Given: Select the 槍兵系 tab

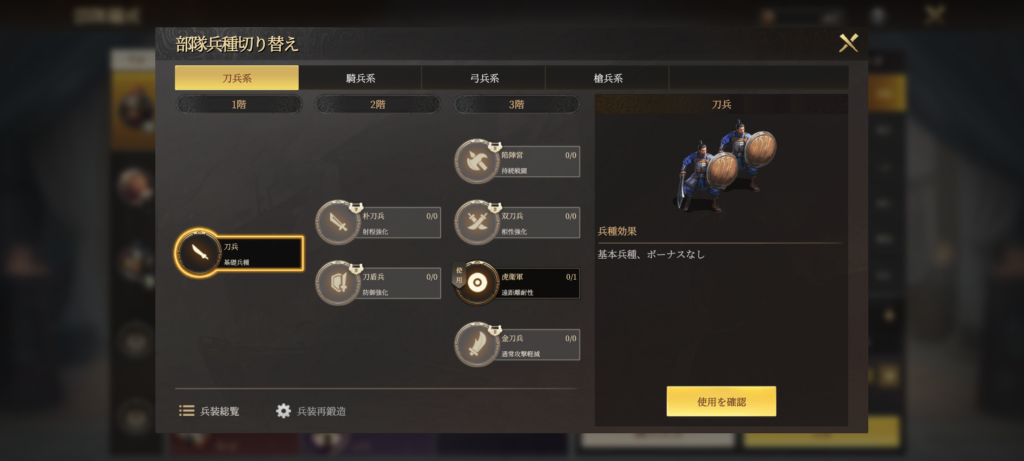Looking at the screenshot, I should coord(607,78).
